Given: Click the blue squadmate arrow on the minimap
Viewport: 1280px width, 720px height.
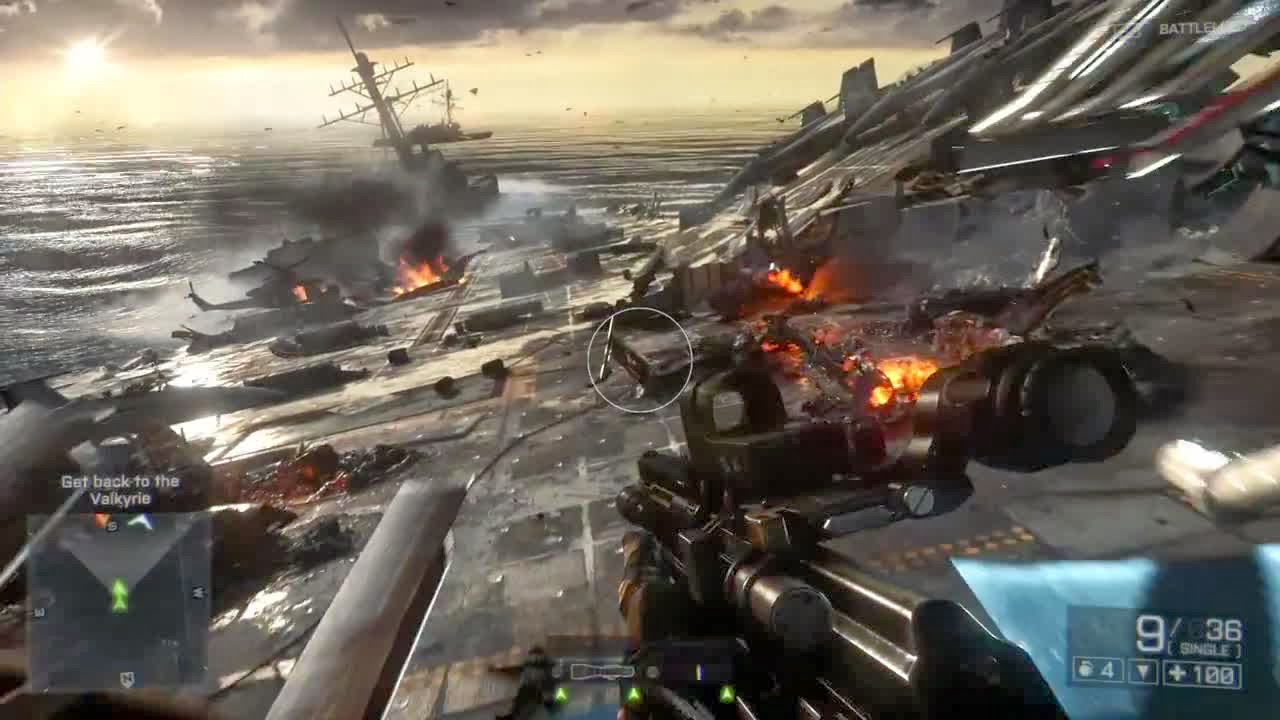Looking at the screenshot, I should 141,521.
